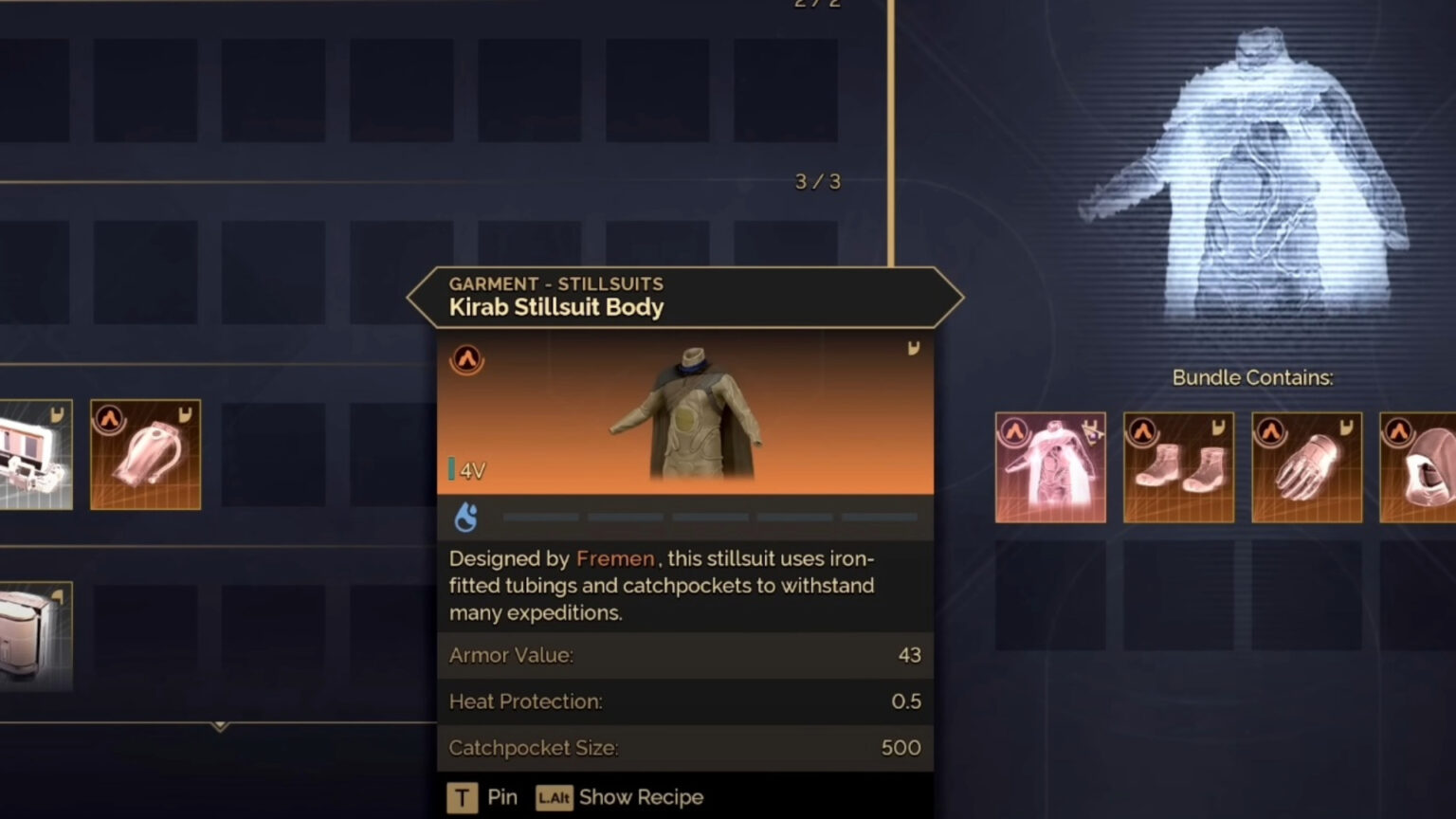Click the bookmark marker on the tooltip header
This screenshot has height=819, width=1456.
(x=913, y=349)
